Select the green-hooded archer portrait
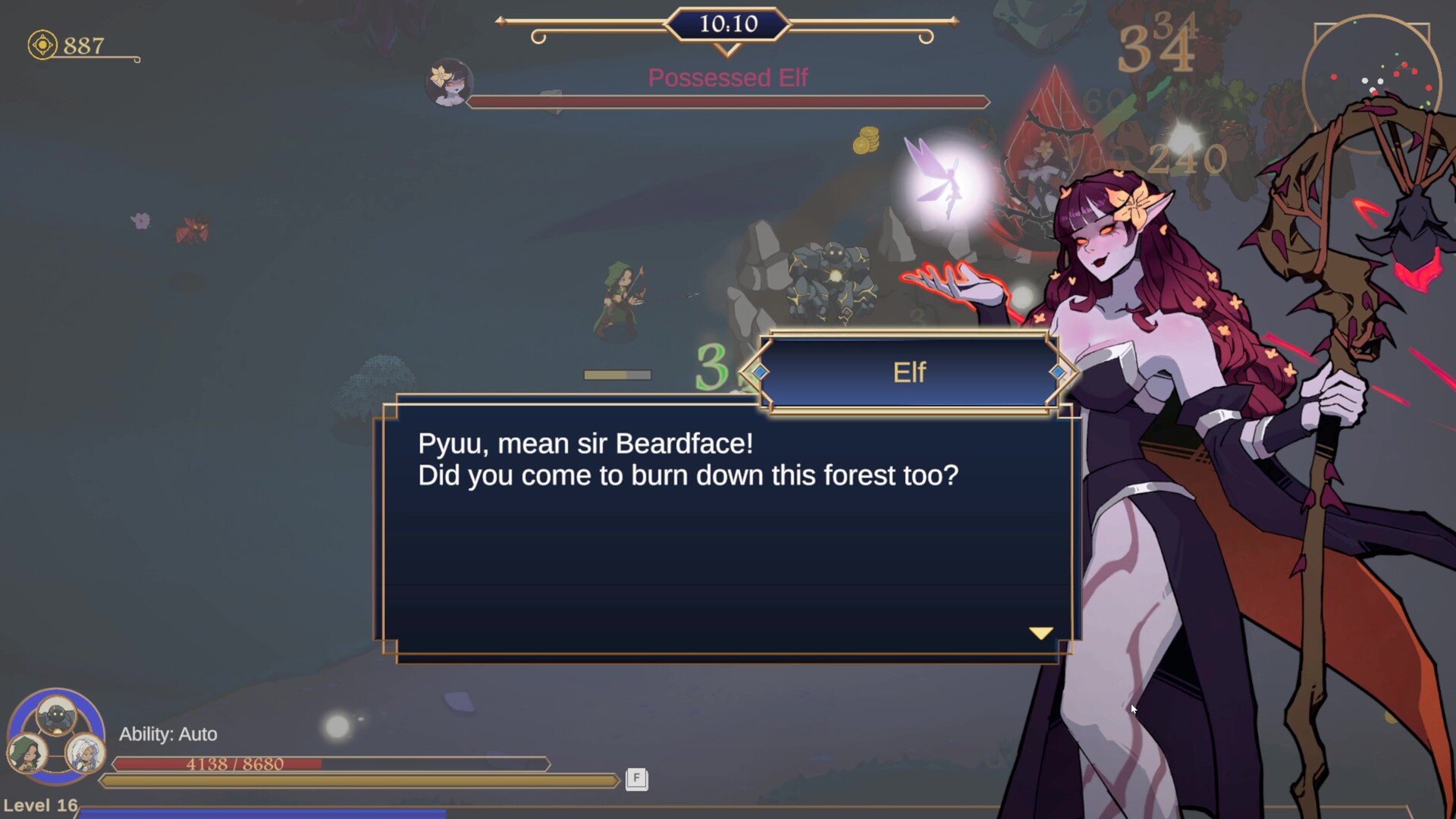This screenshot has width=1456, height=819. 27,752
